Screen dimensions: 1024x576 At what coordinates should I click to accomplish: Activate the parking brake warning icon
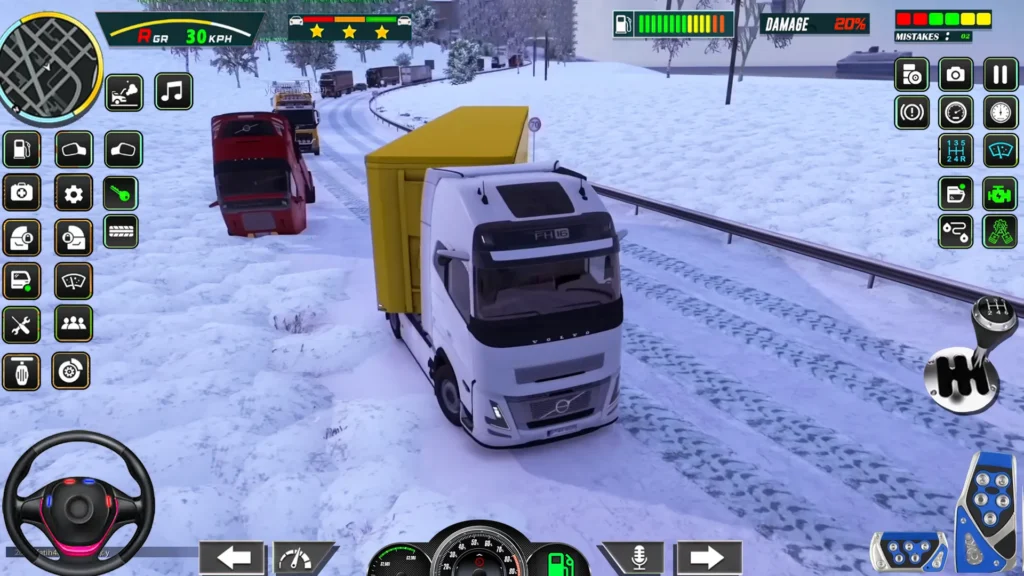(912, 112)
